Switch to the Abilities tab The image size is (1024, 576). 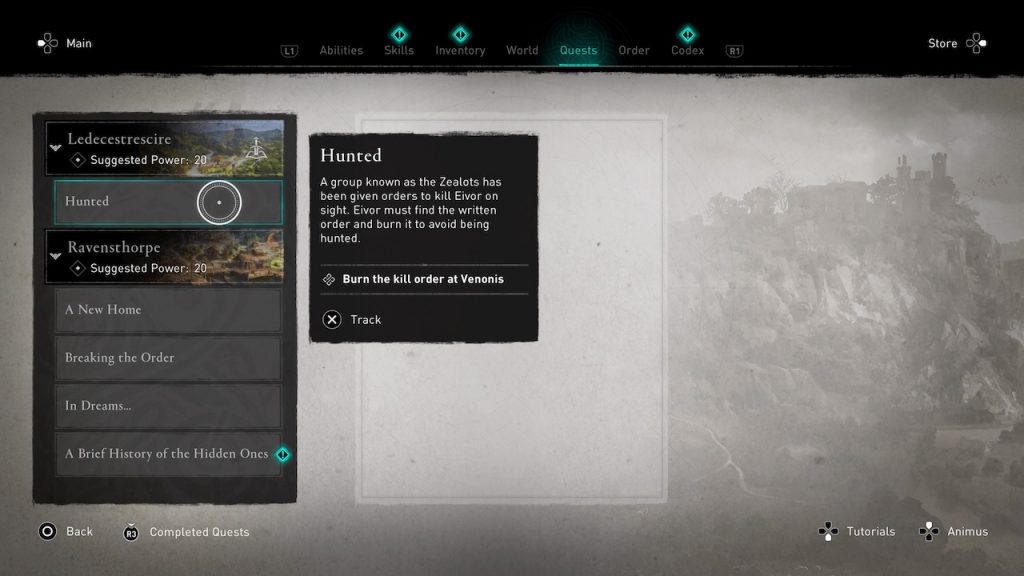pos(340,51)
